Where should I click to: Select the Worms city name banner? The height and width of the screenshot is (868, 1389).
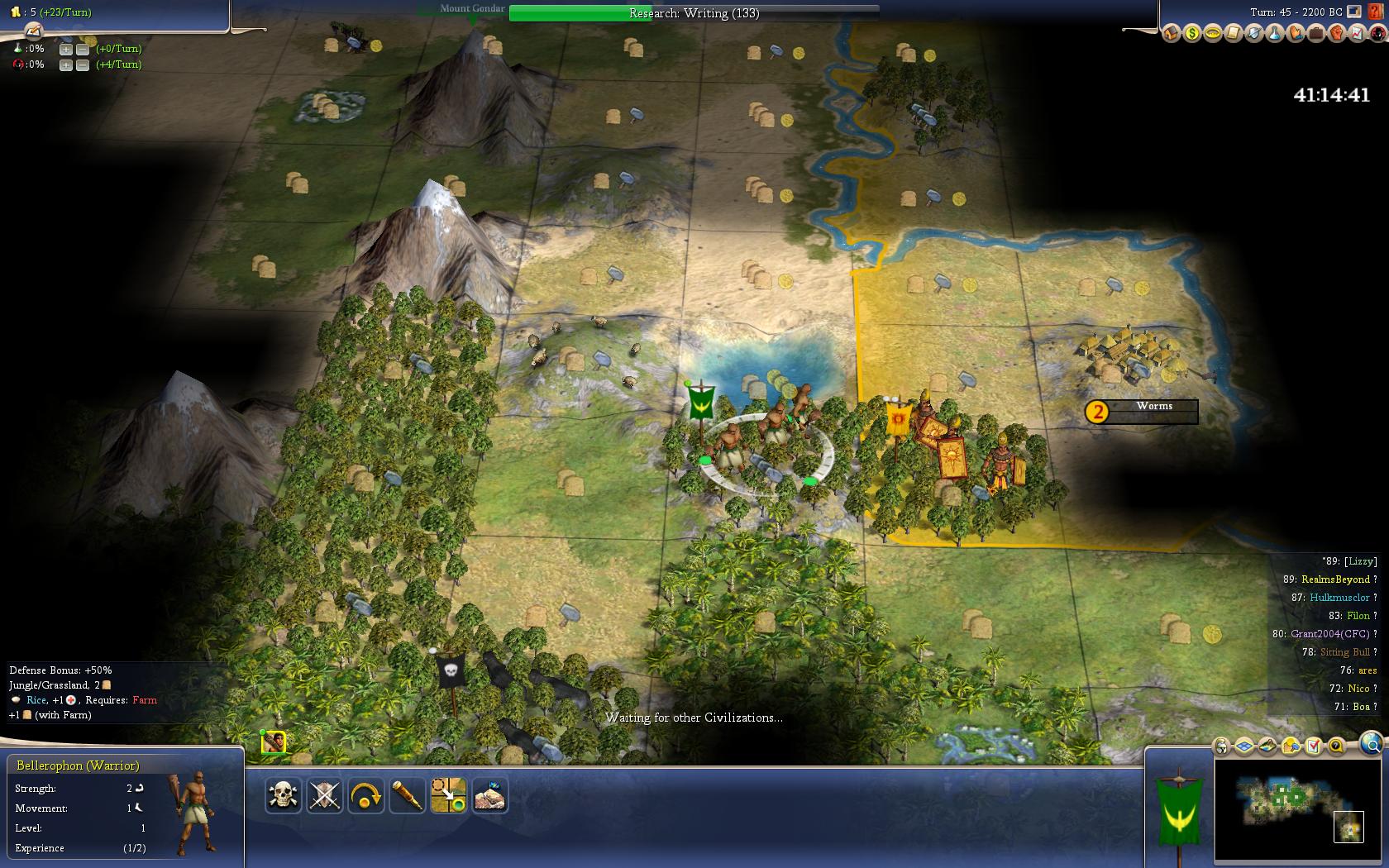[1153, 407]
